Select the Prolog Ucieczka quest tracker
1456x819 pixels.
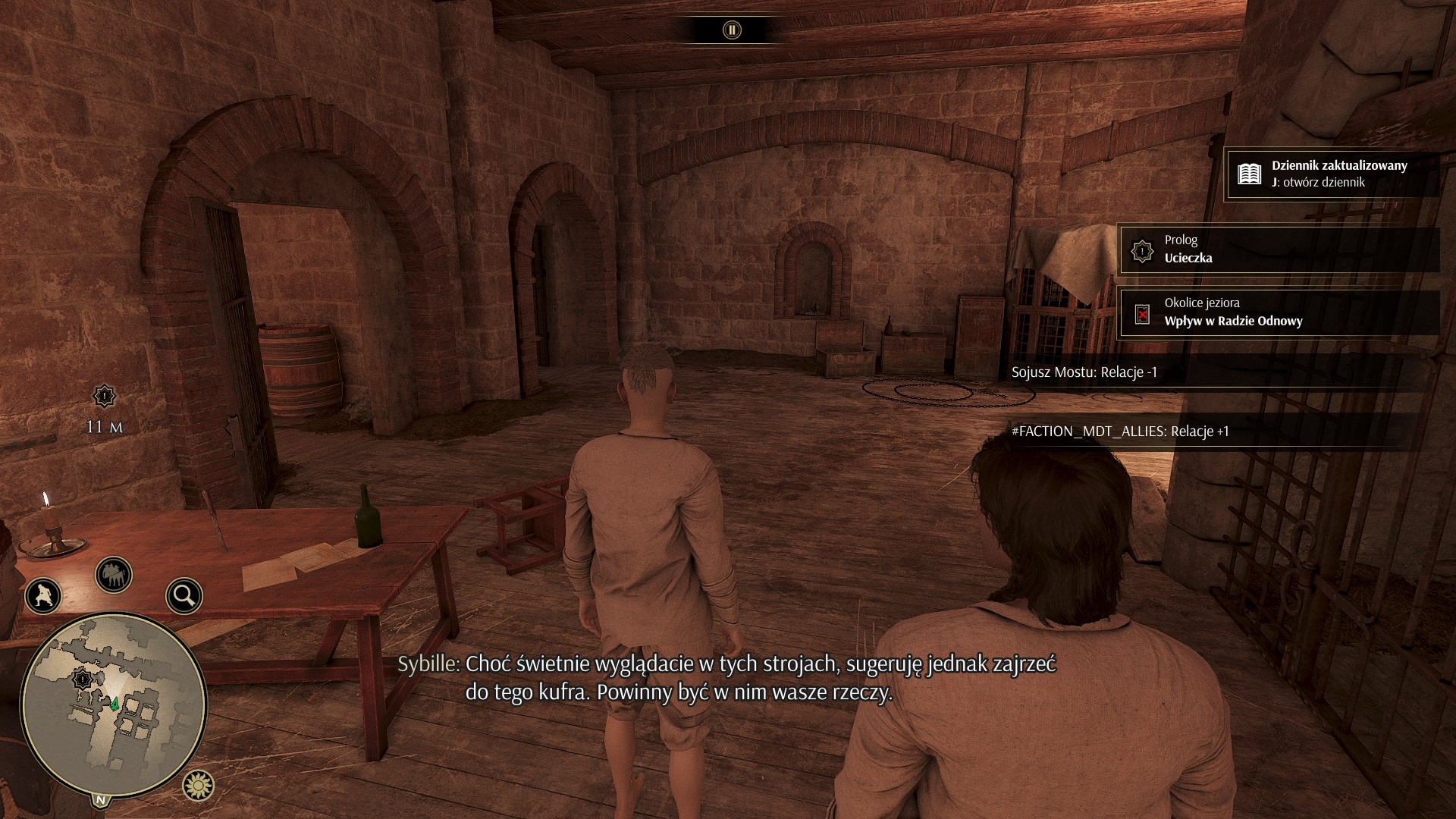(1279, 249)
